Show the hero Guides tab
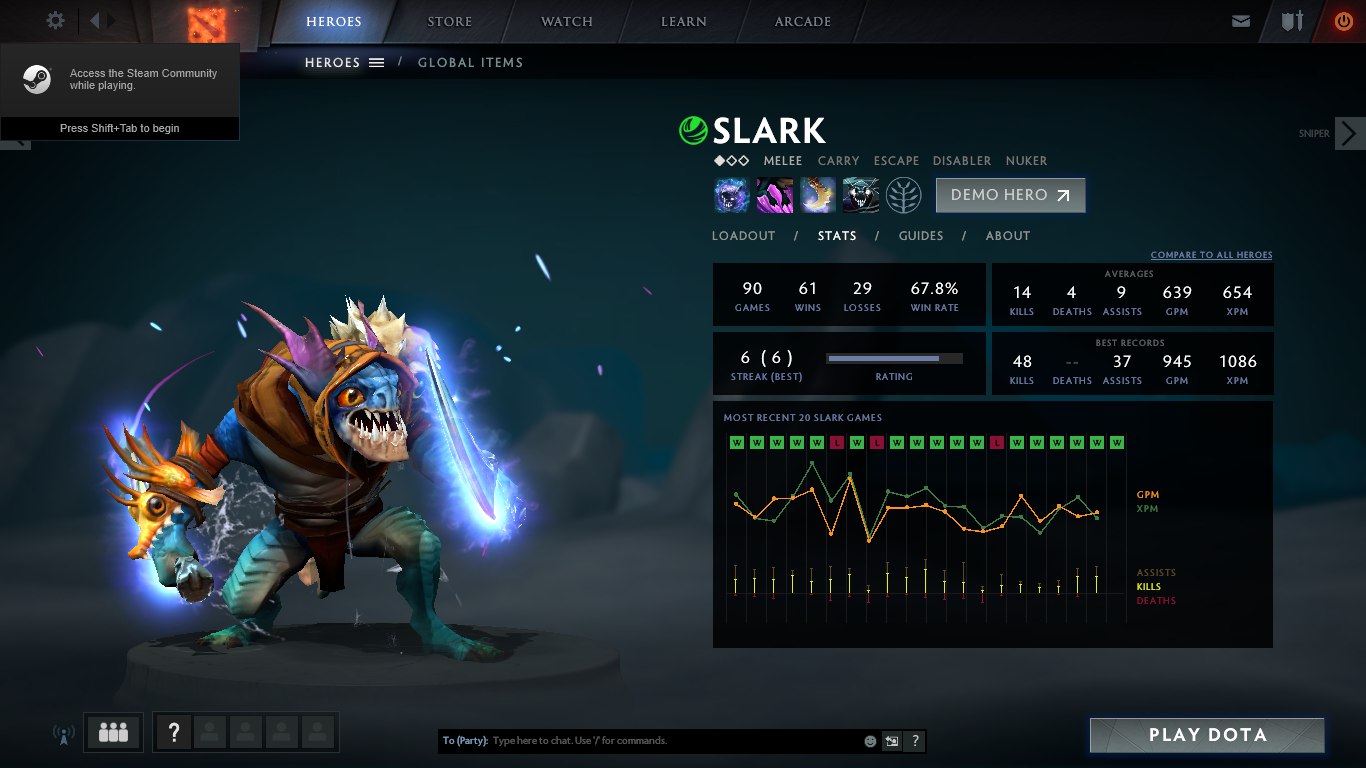Viewport: 1366px width, 768px height. click(x=921, y=236)
